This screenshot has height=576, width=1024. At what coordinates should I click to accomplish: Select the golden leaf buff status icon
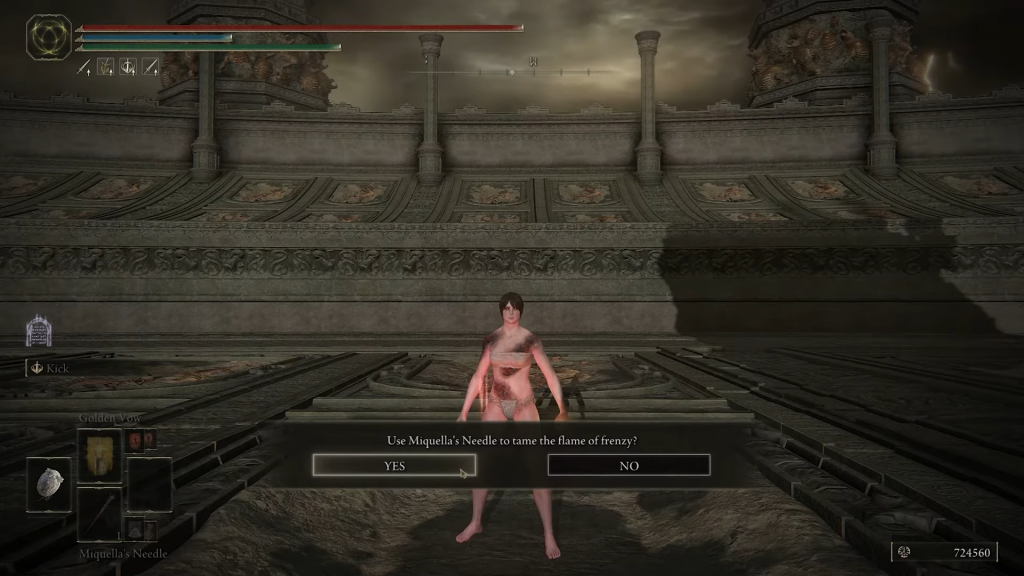pos(106,67)
